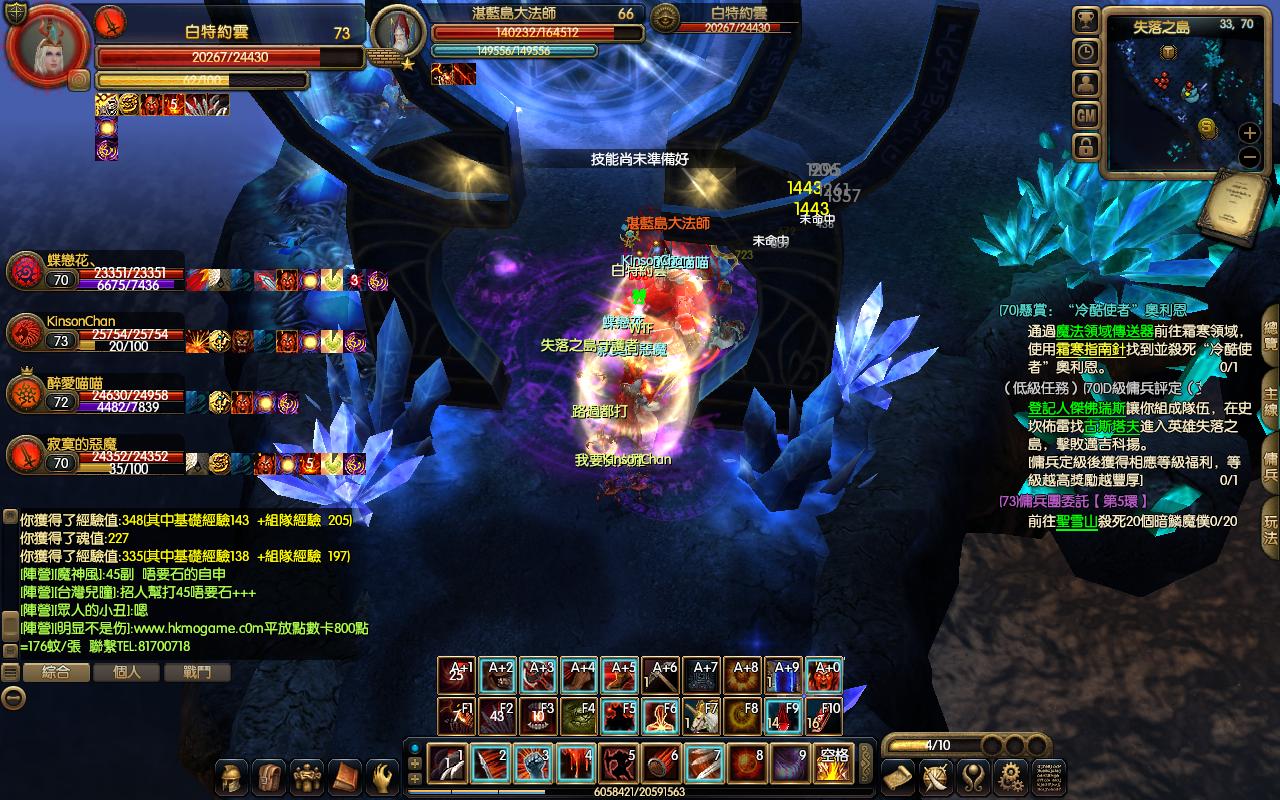Open the backpack inventory icon

pos(269,777)
